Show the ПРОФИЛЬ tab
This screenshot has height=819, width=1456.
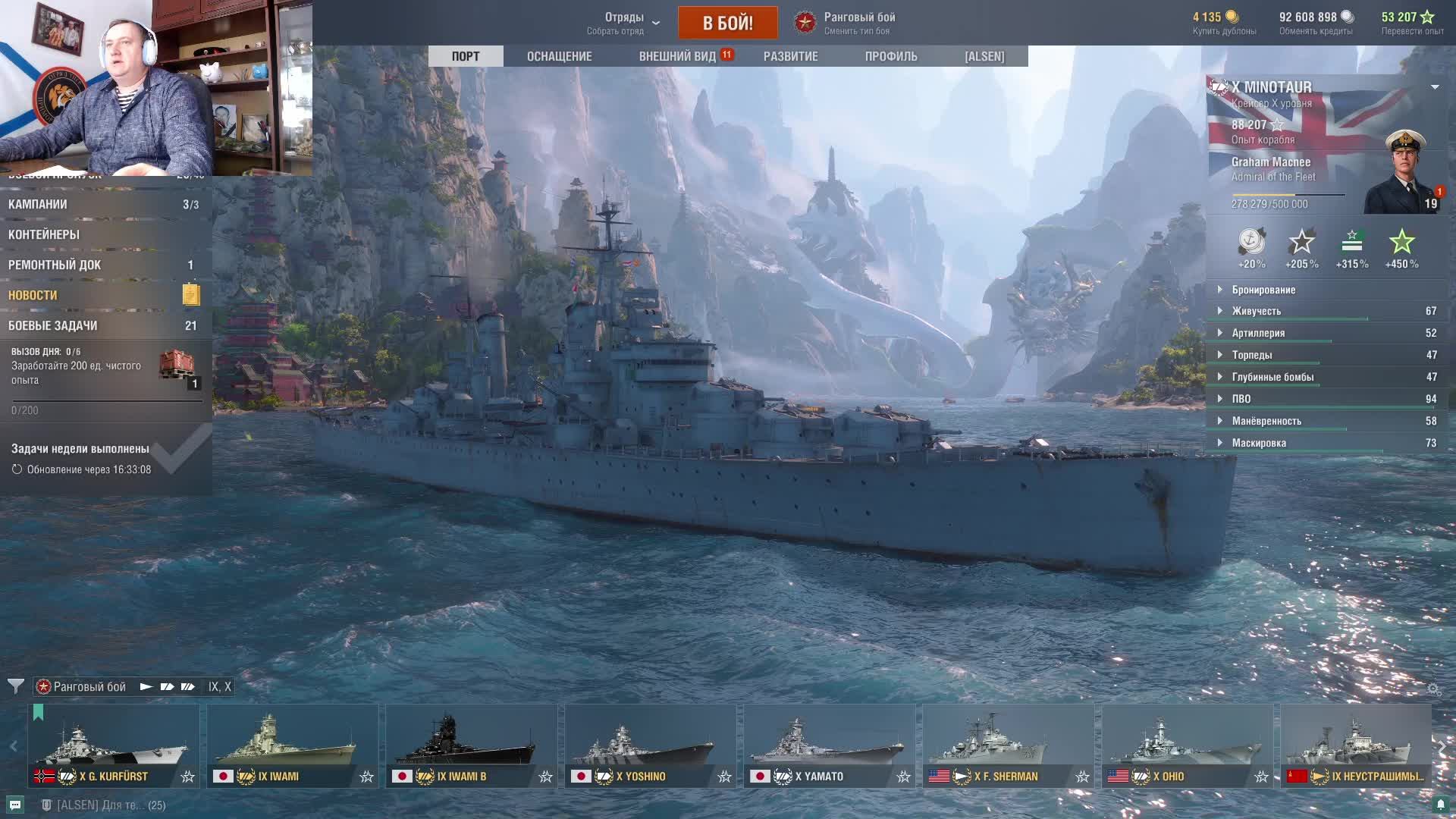(890, 56)
